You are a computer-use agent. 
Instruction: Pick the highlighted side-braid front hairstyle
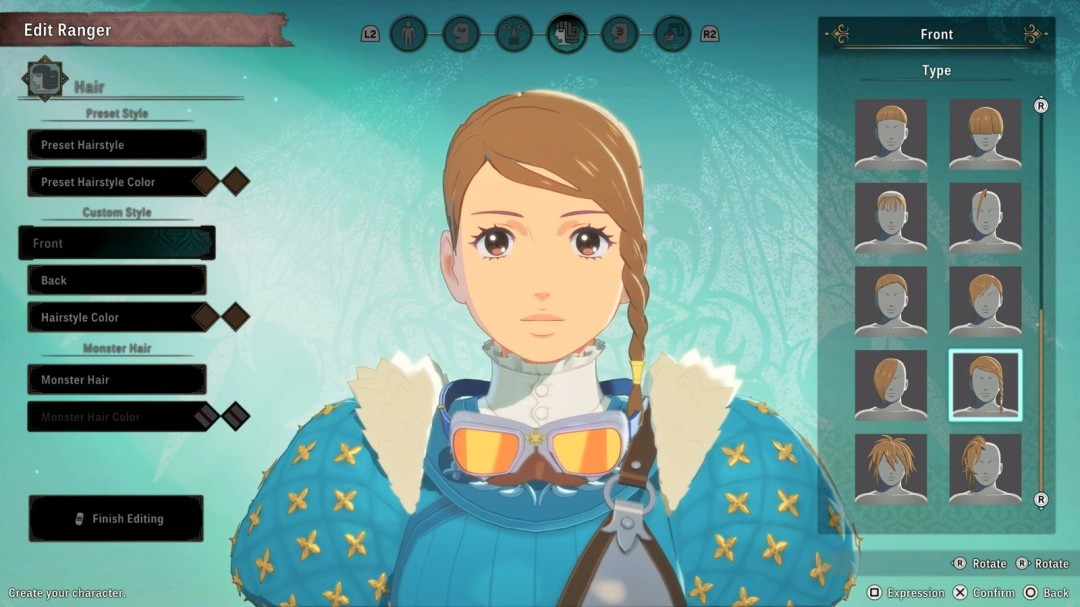(x=985, y=385)
